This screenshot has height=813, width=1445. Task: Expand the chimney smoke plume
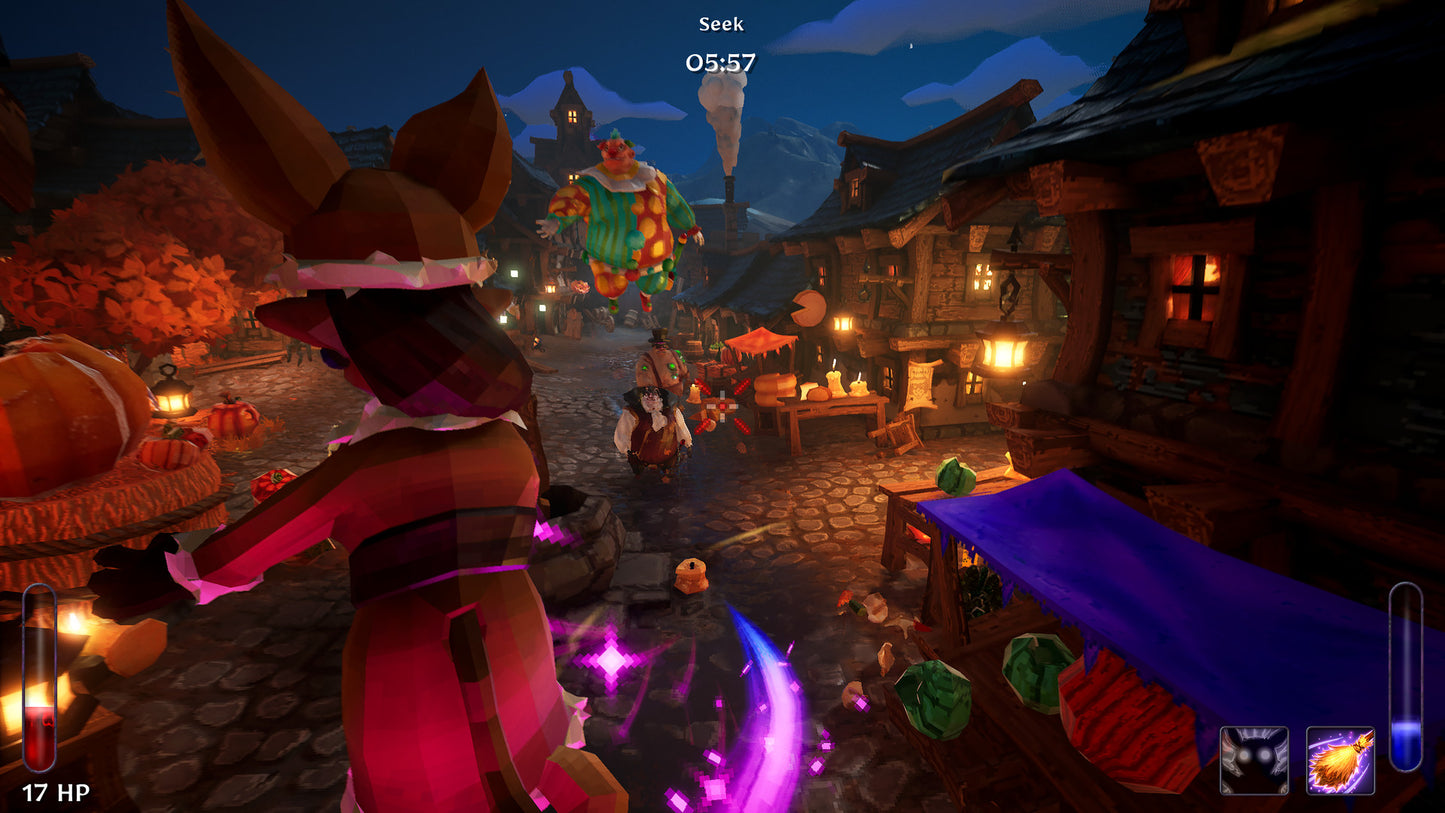(x=723, y=120)
